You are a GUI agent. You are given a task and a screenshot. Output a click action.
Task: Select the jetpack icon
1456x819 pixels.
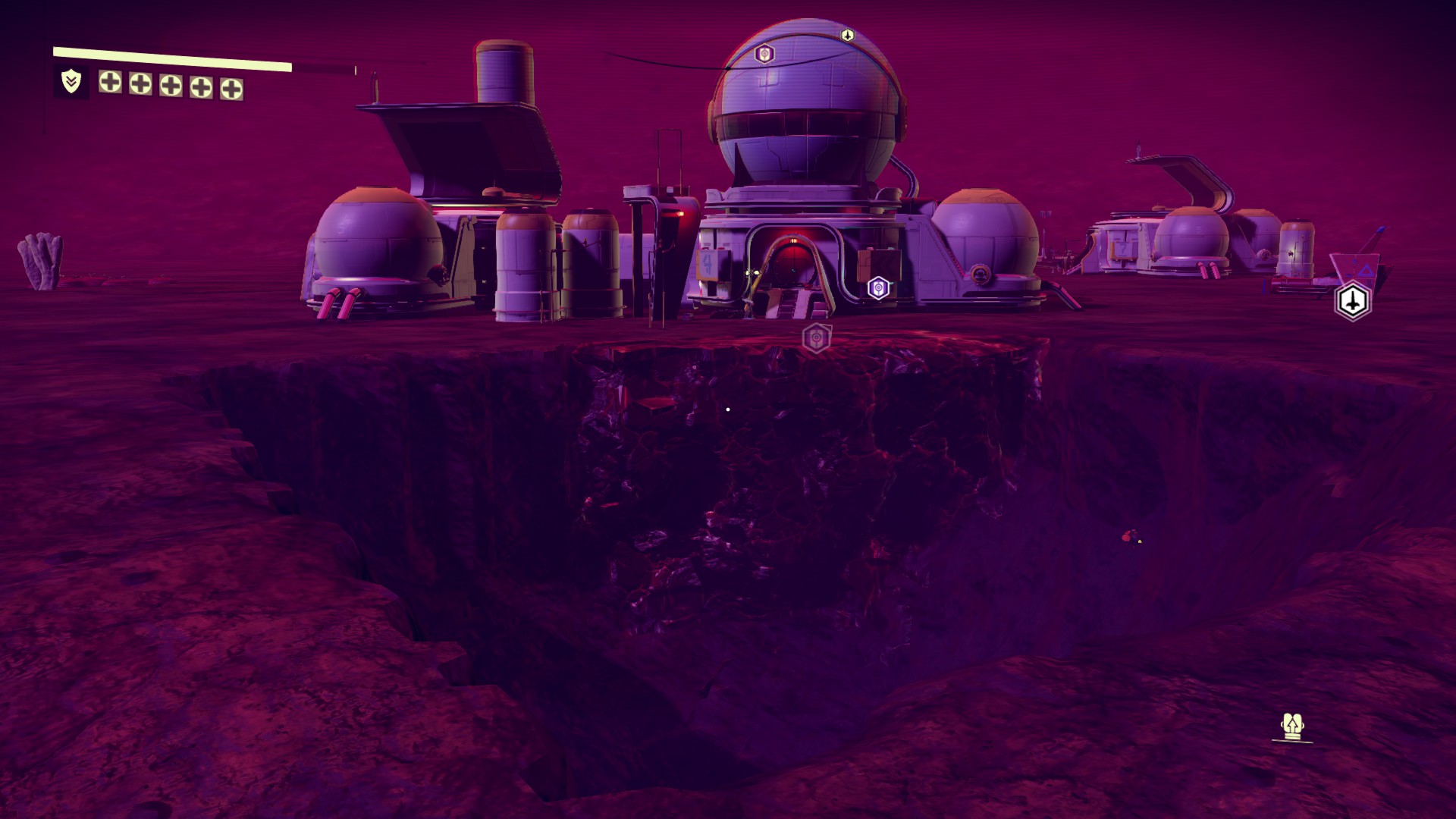click(1291, 727)
